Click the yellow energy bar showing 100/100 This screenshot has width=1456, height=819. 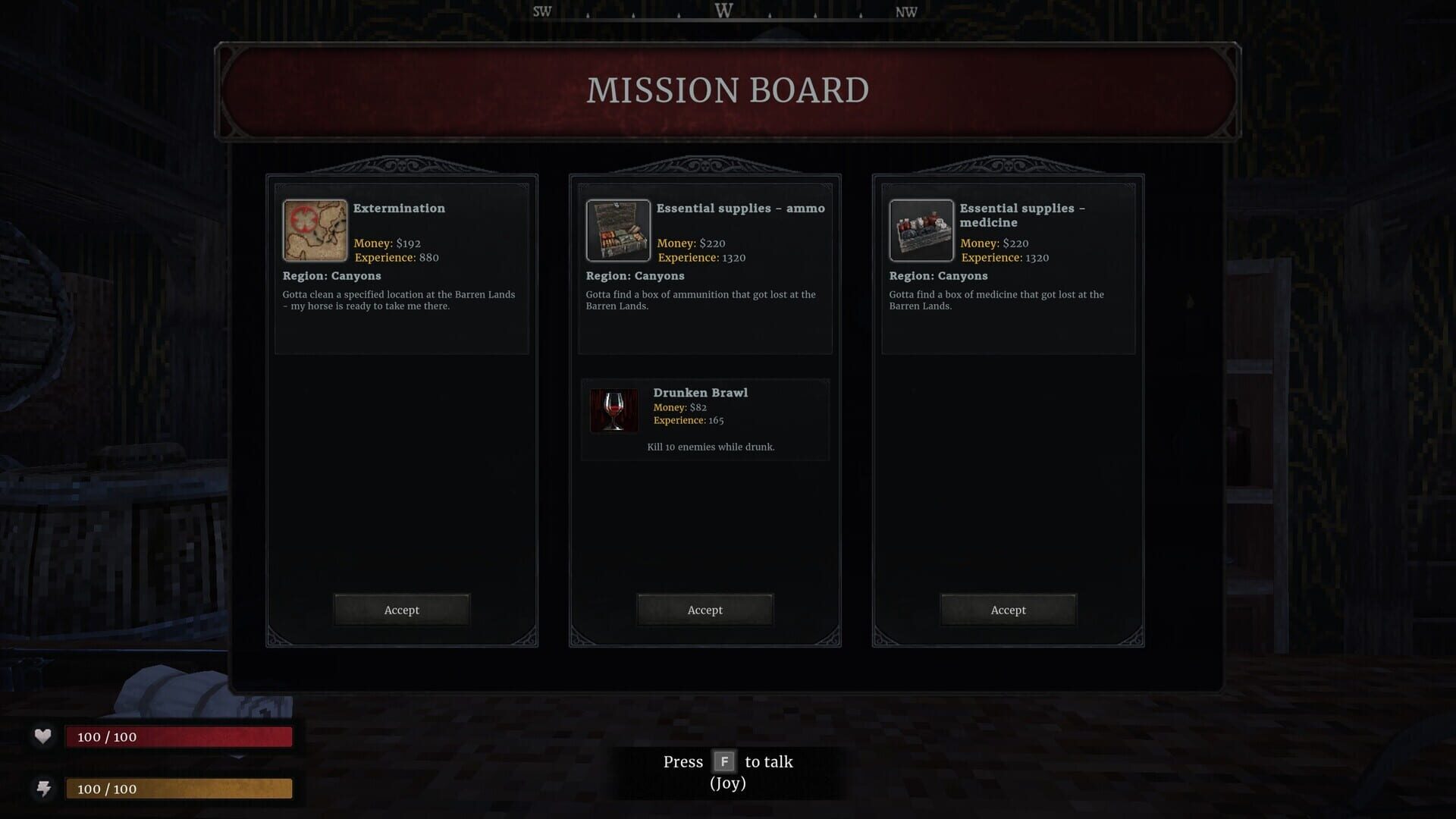(179, 789)
